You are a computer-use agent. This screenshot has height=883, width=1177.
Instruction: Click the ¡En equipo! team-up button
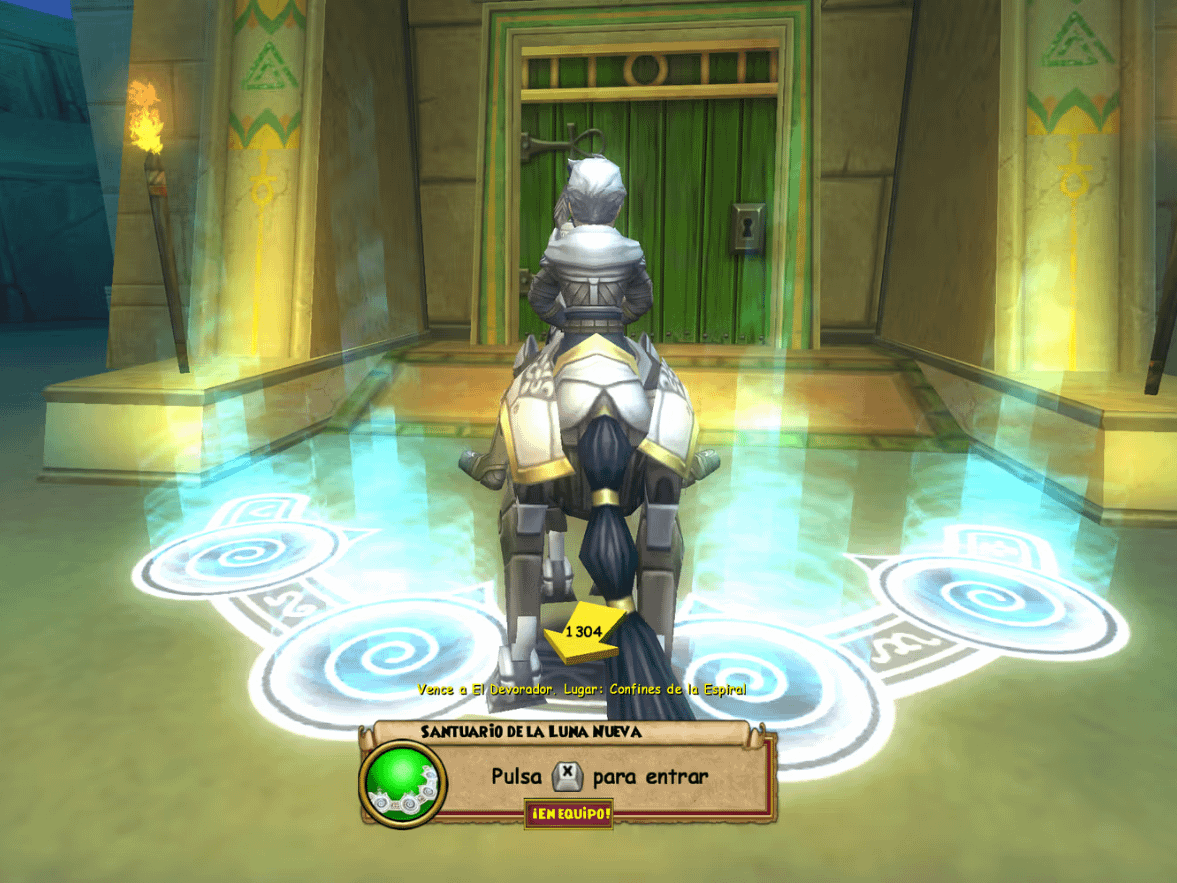pos(568,814)
